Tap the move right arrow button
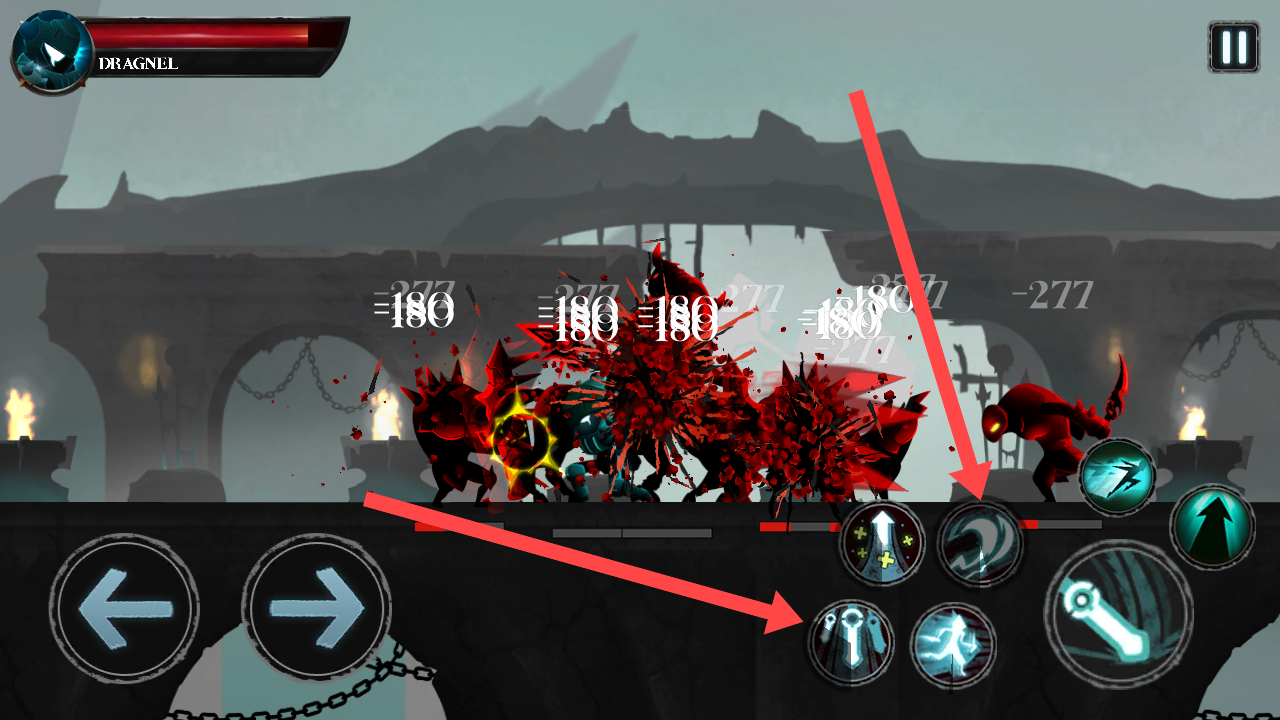This screenshot has height=720, width=1280. click(x=316, y=607)
